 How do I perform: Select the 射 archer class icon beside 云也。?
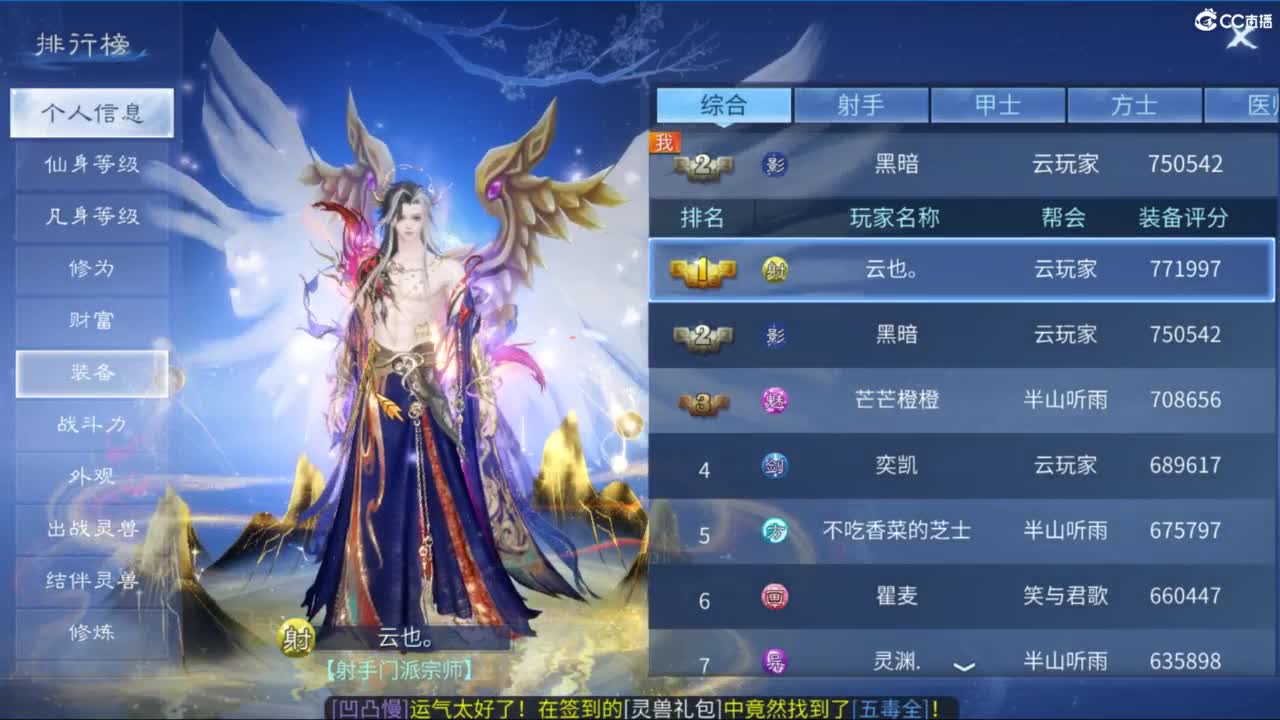(775, 270)
